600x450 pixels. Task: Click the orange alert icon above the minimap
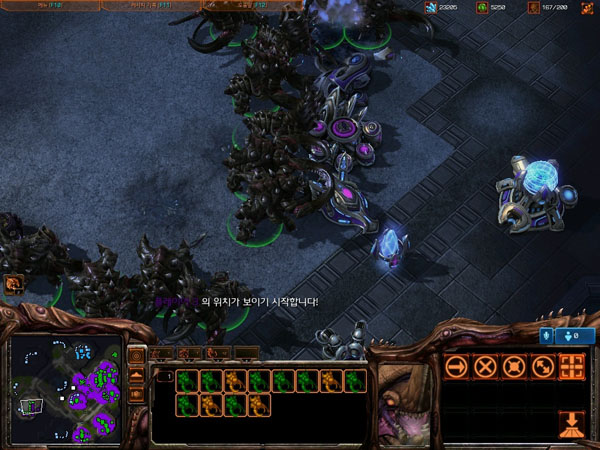click(x=14, y=285)
